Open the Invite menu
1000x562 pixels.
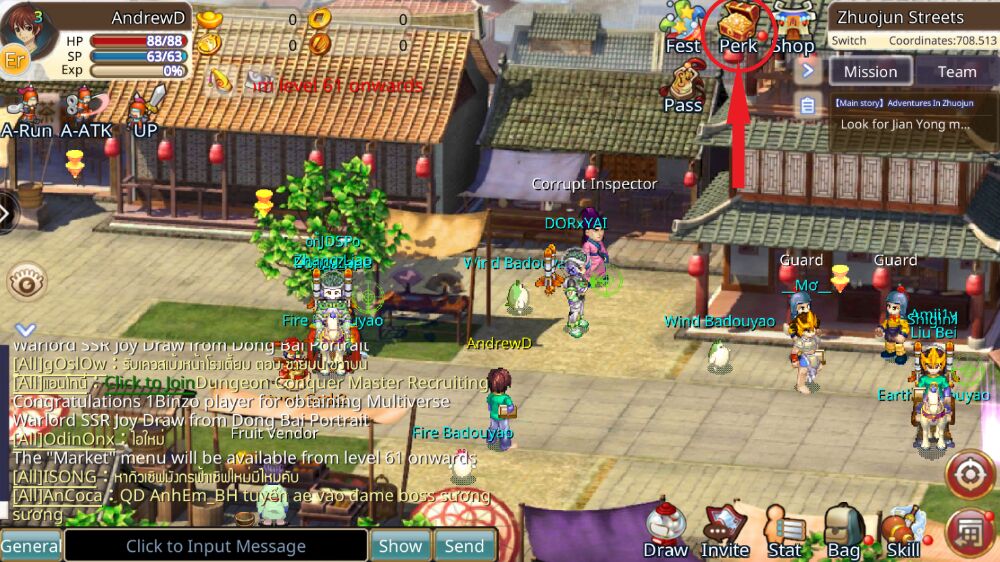click(x=725, y=532)
